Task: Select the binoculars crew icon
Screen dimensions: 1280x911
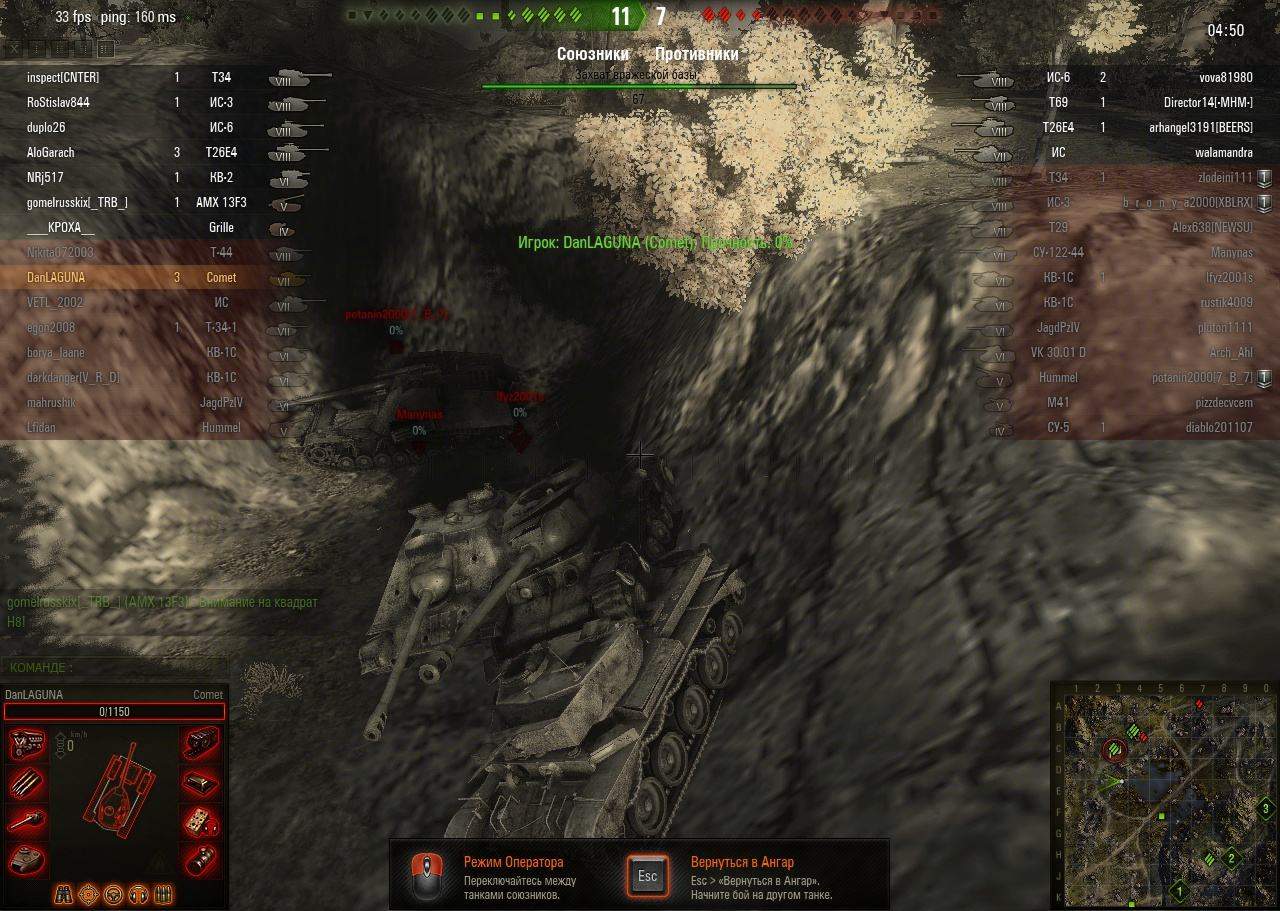Action: pyautogui.click(x=63, y=893)
